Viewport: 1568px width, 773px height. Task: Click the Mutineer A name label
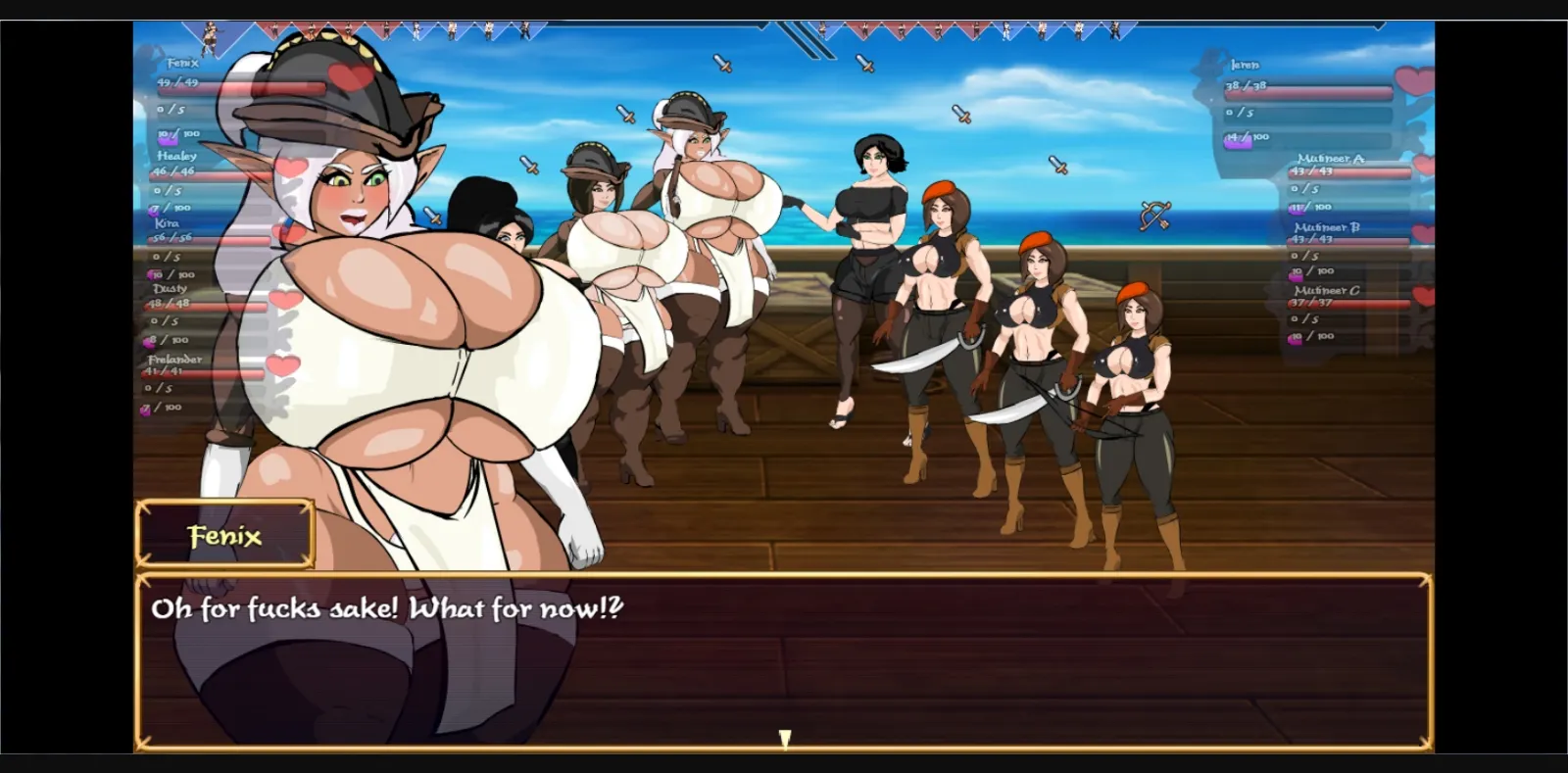tap(1331, 159)
